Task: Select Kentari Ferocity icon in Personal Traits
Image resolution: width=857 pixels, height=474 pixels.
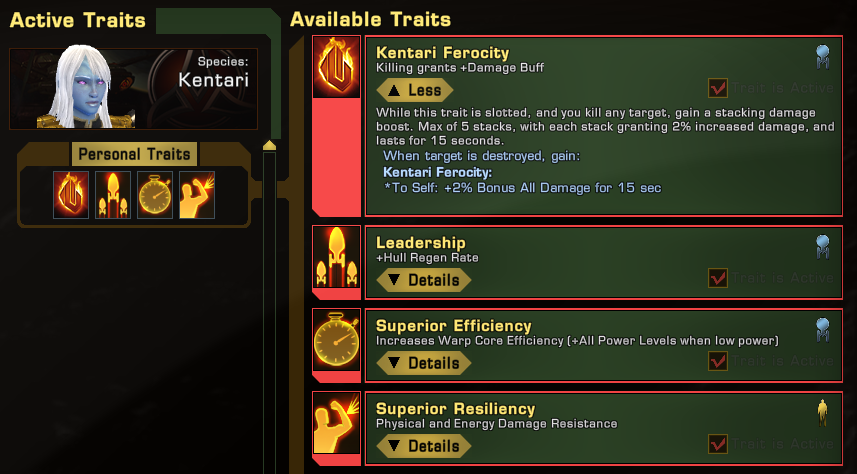Action: [71, 194]
